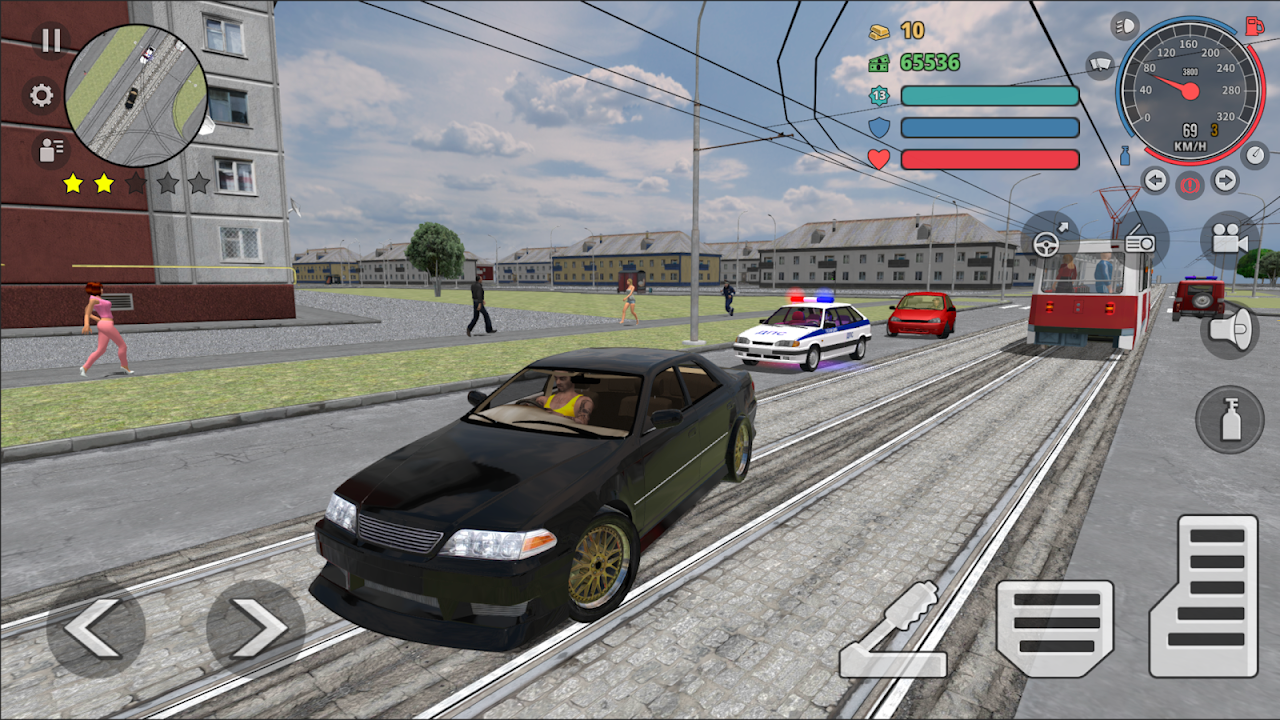The width and height of the screenshot is (1280, 720).
Task: Turn on the left turn signal
Action: click(x=1156, y=180)
